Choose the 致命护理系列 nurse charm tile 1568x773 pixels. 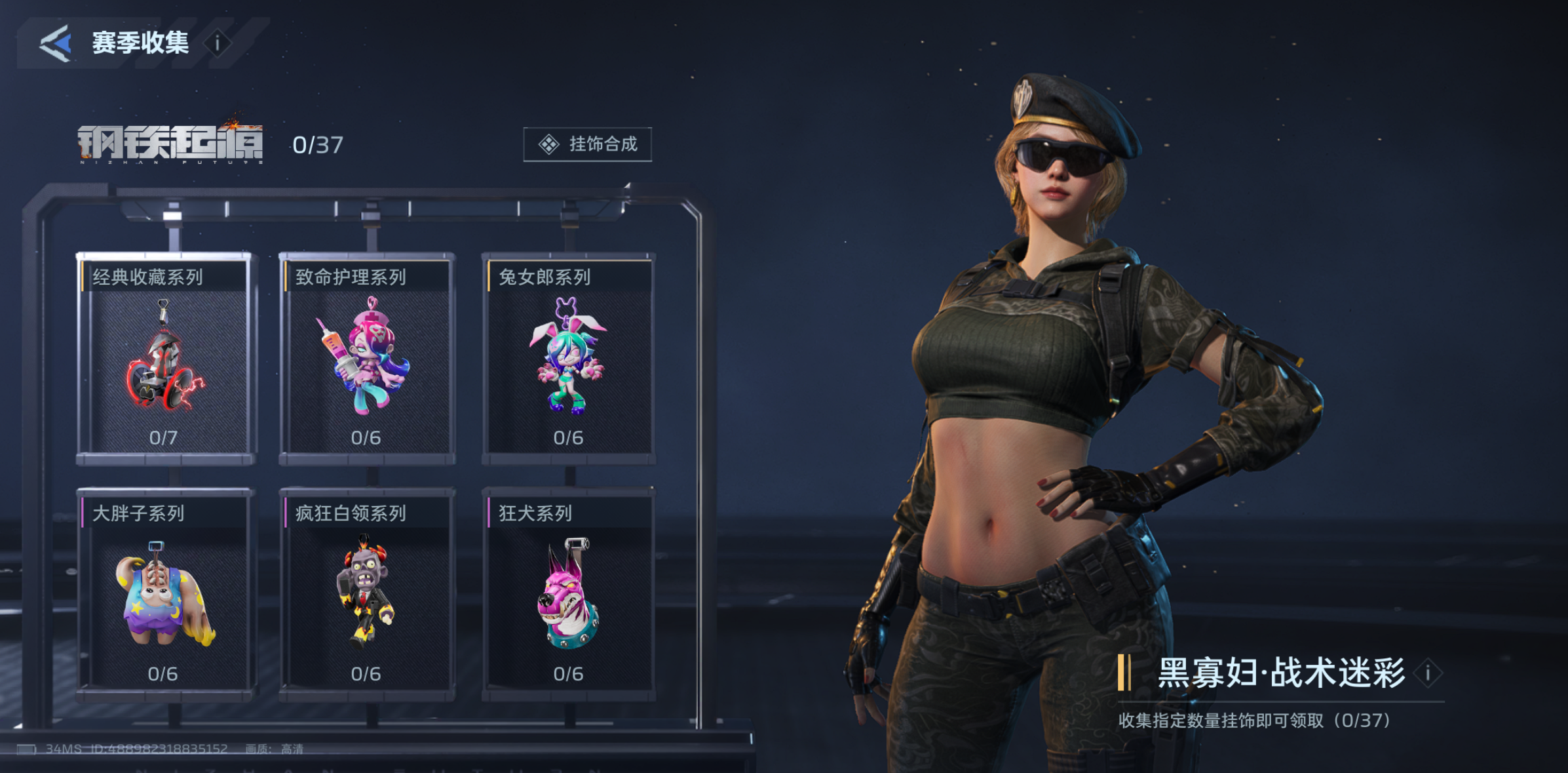point(366,357)
